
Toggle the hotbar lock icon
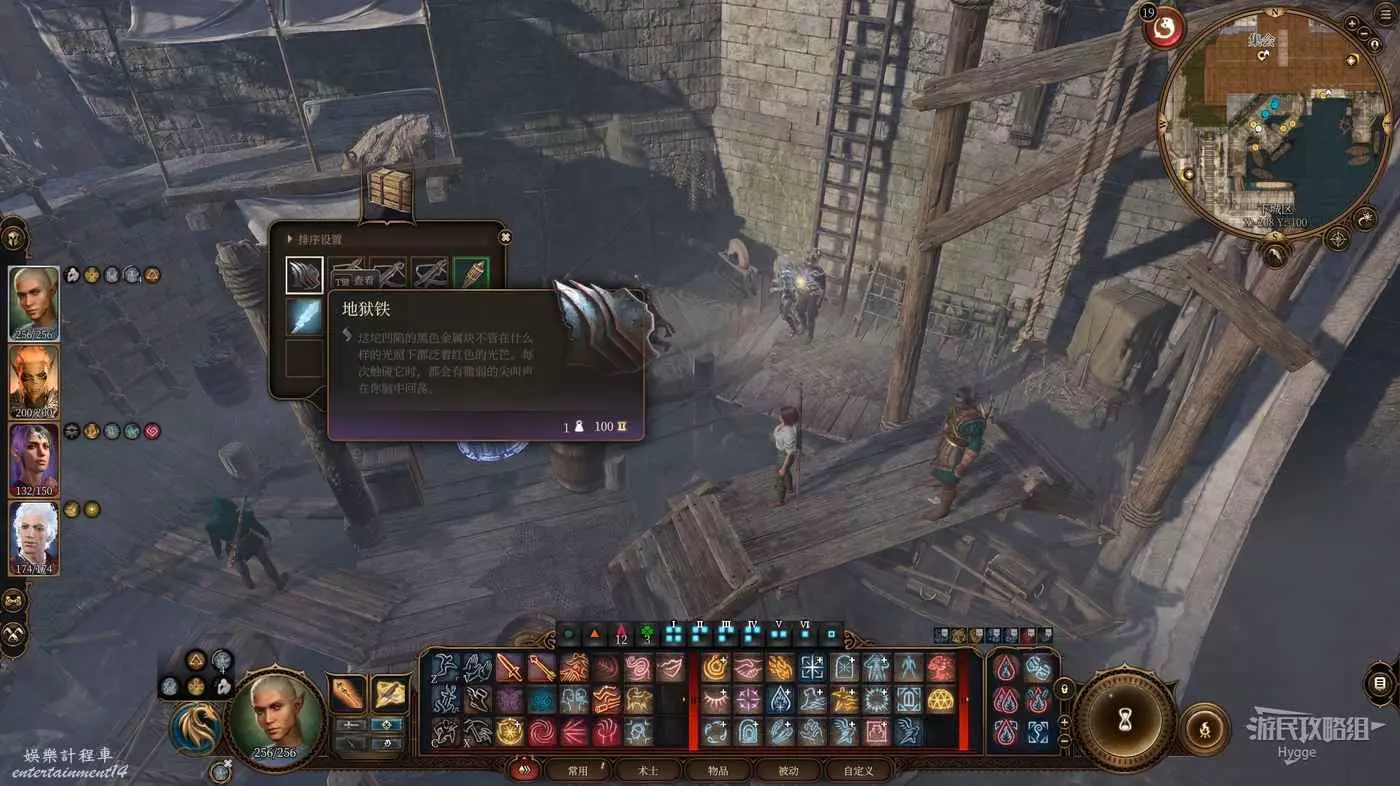(x=1065, y=689)
